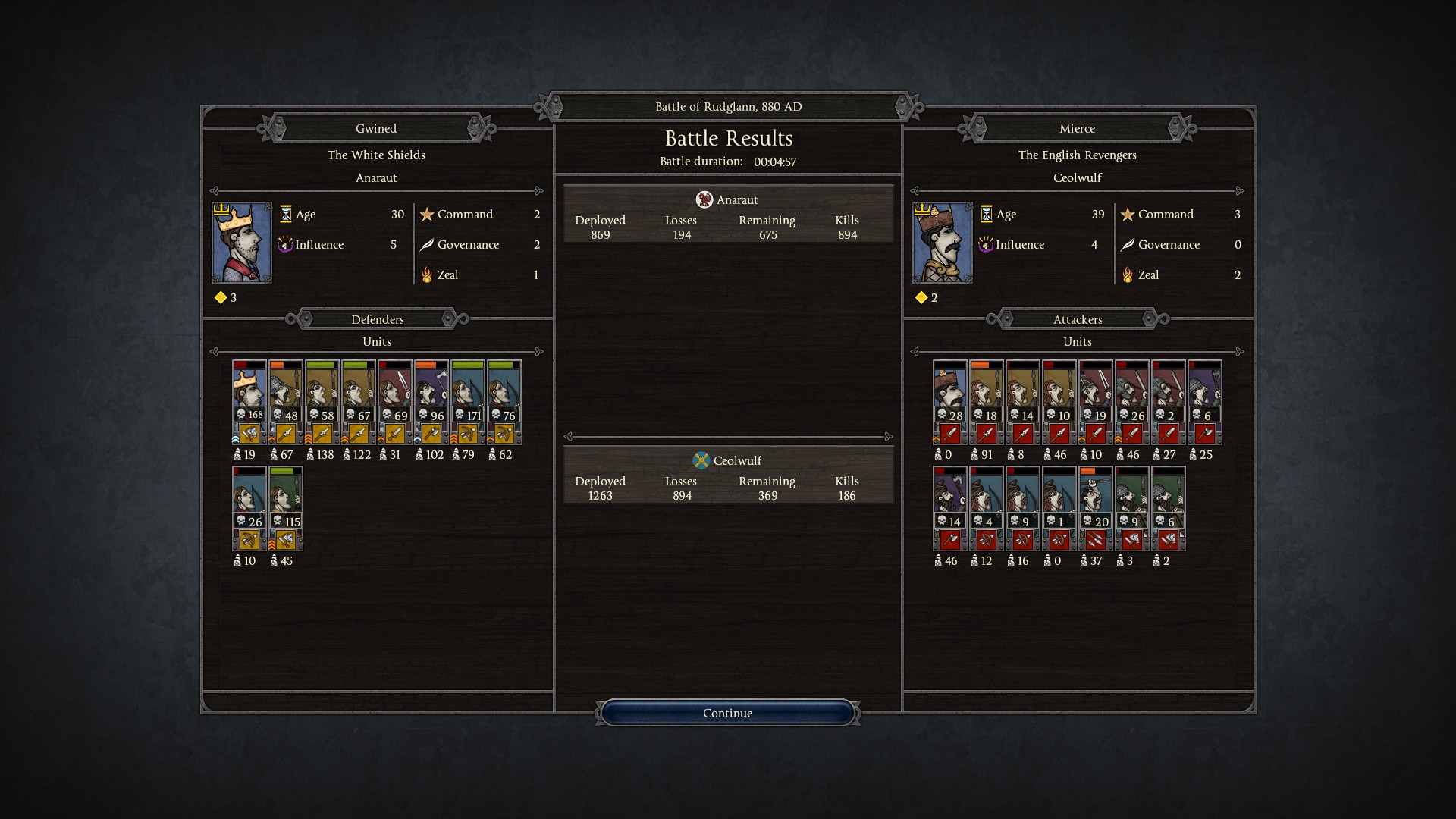Image resolution: width=1456 pixels, height=819 pixels.
Task: Select Ceolwulf's portrait in the Mierce panel
Action: 942,243
